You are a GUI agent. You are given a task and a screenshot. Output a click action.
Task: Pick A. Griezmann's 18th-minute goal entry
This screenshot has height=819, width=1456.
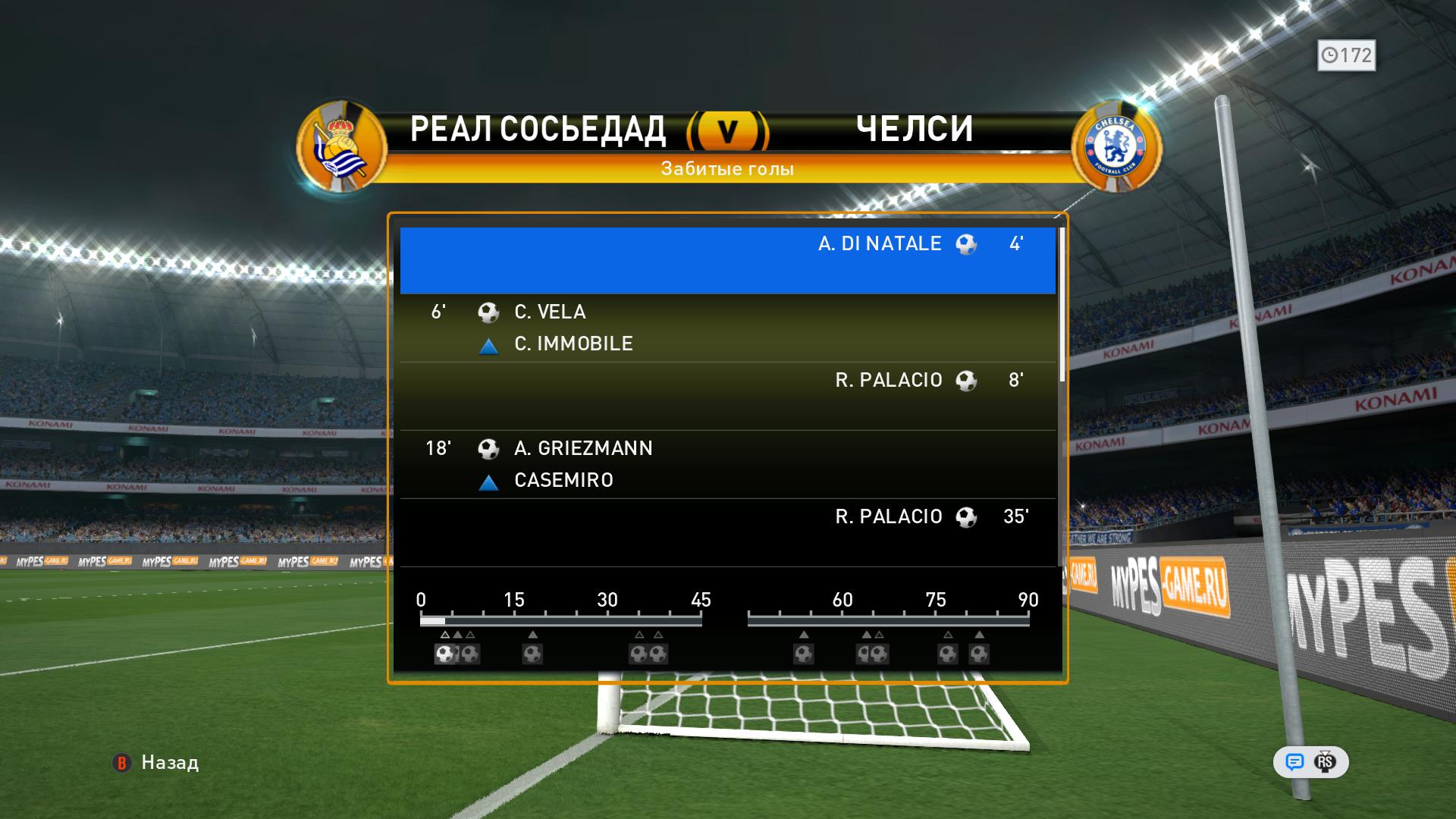(727, 464)
